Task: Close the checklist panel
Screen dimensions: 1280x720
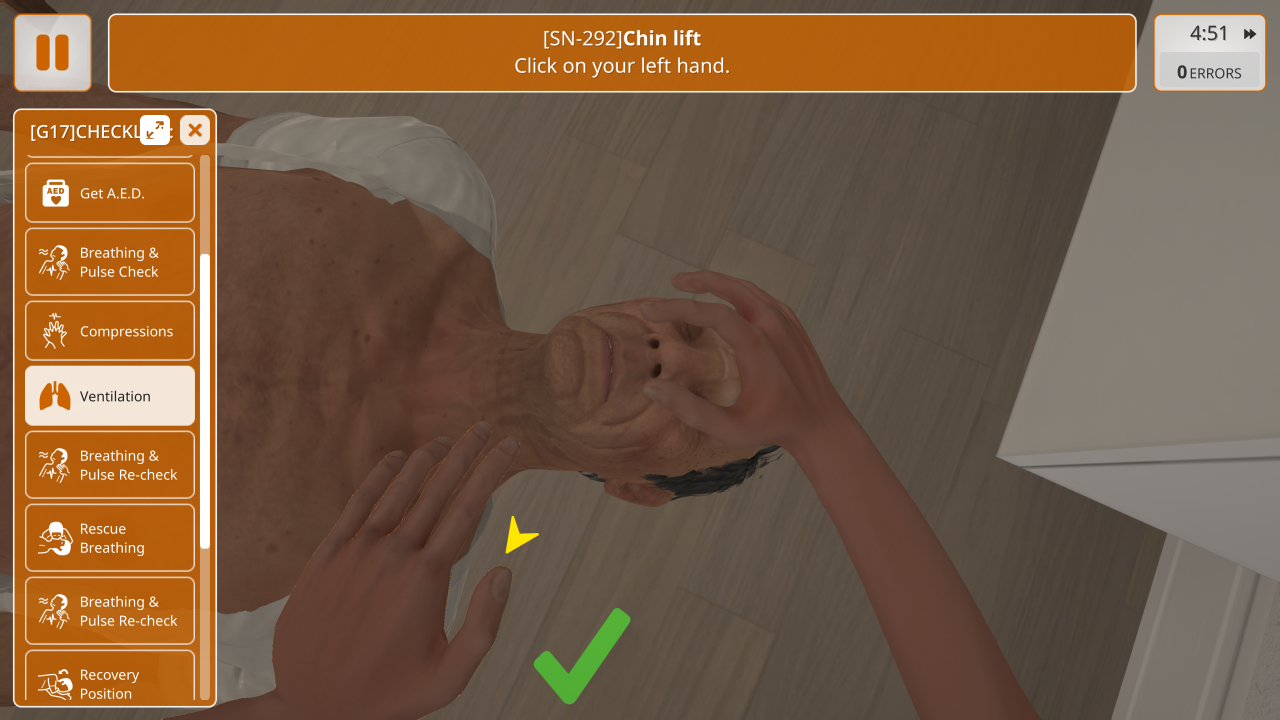Action: coord(195,130)
